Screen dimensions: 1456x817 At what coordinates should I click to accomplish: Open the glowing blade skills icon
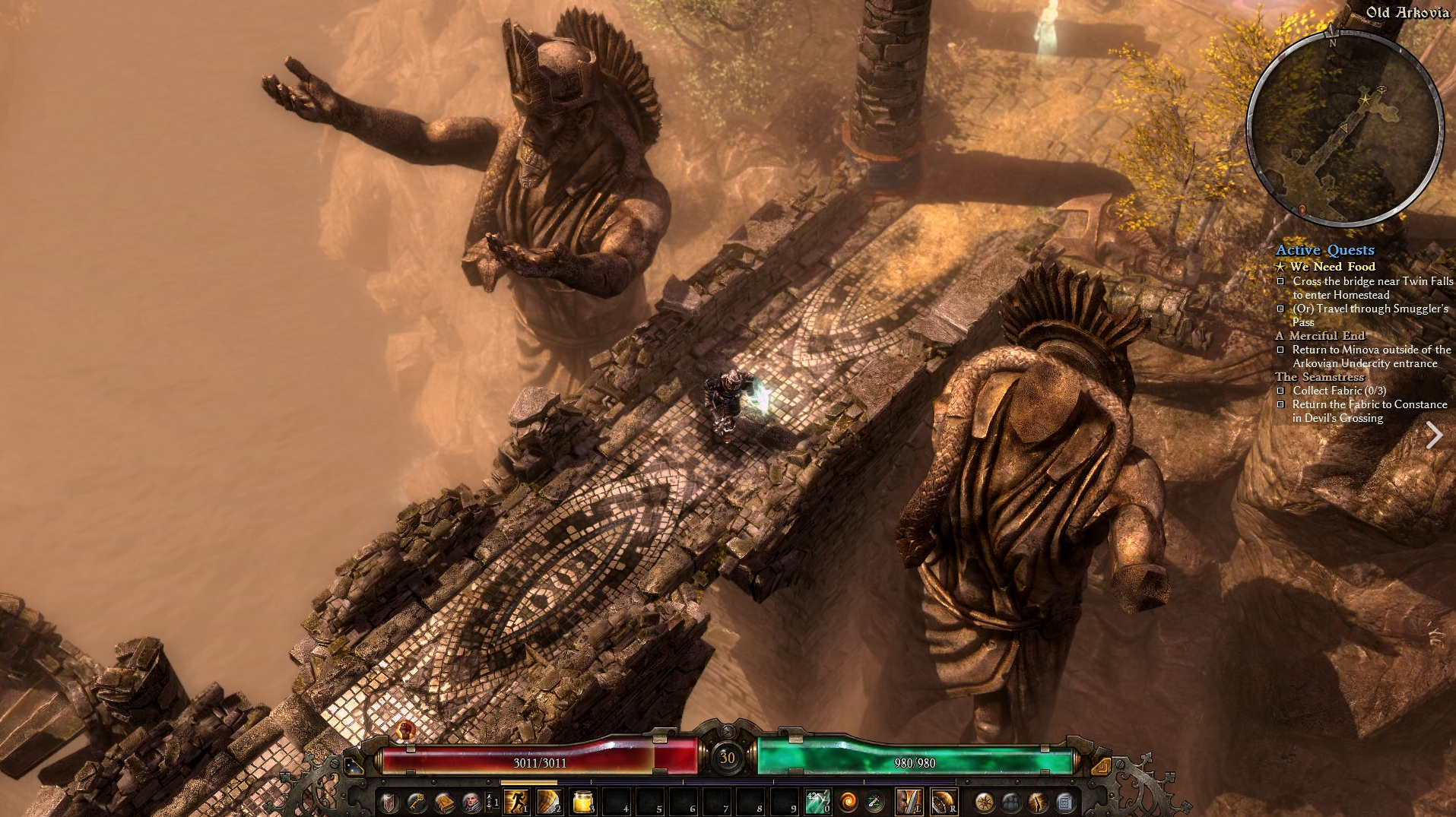(x=1038, y=802)
